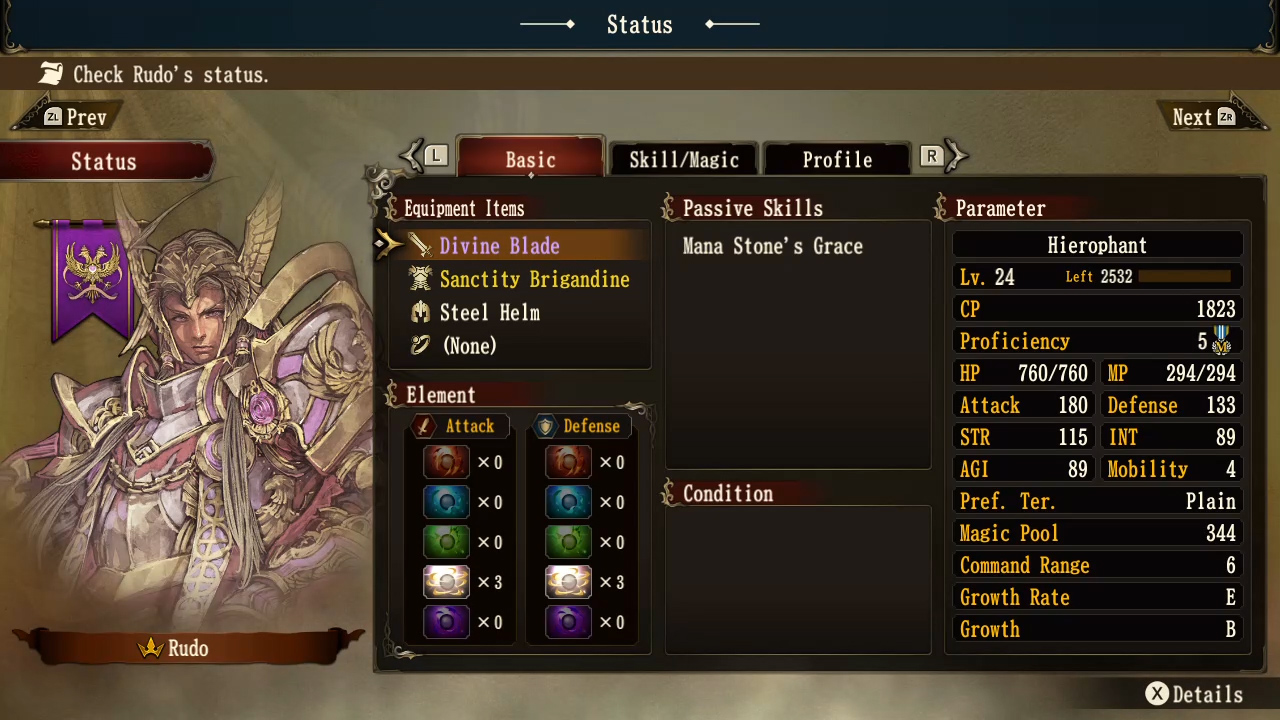Select the Divine Blade equipment slot
1280x720 pixels.
[499, 246]
